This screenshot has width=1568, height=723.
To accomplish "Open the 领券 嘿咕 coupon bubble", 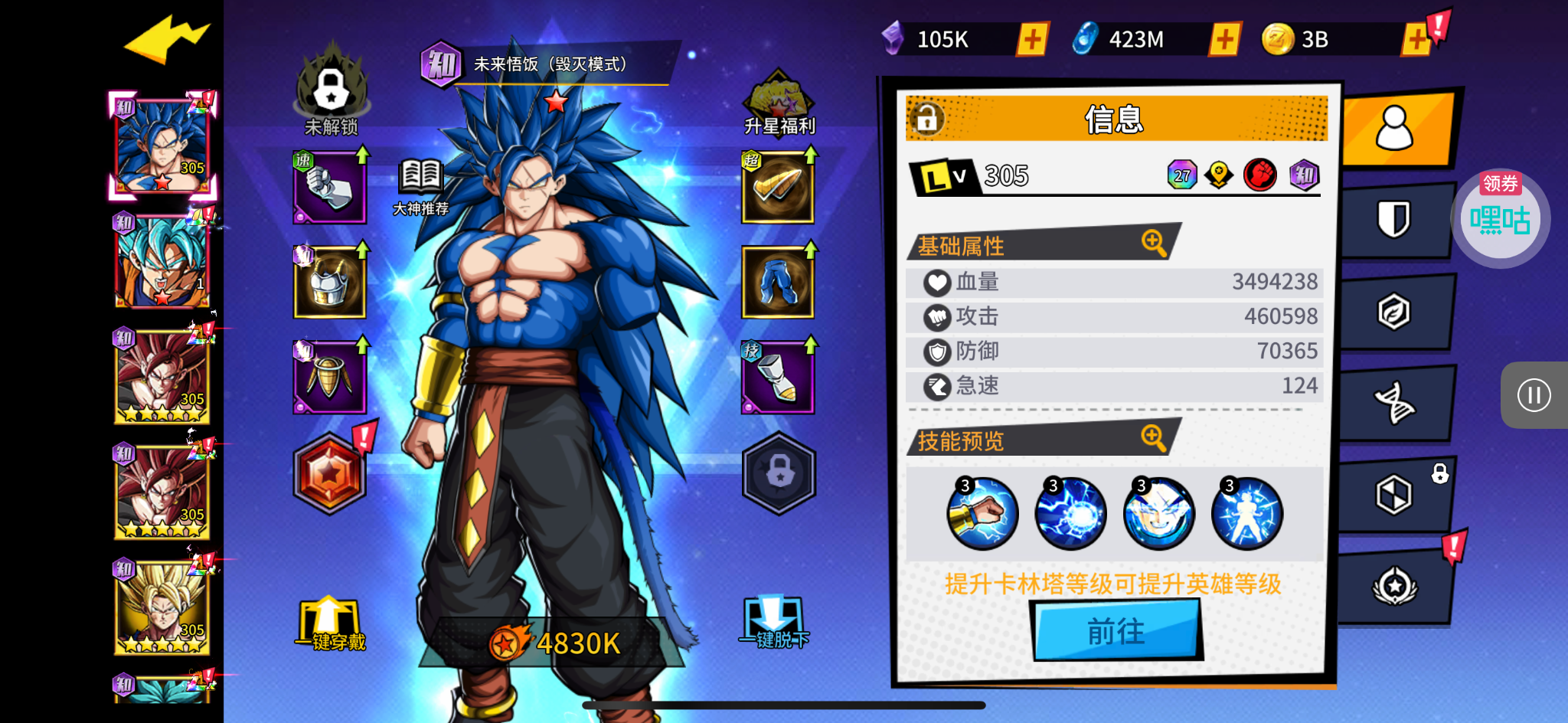I will pos(1500,218).
